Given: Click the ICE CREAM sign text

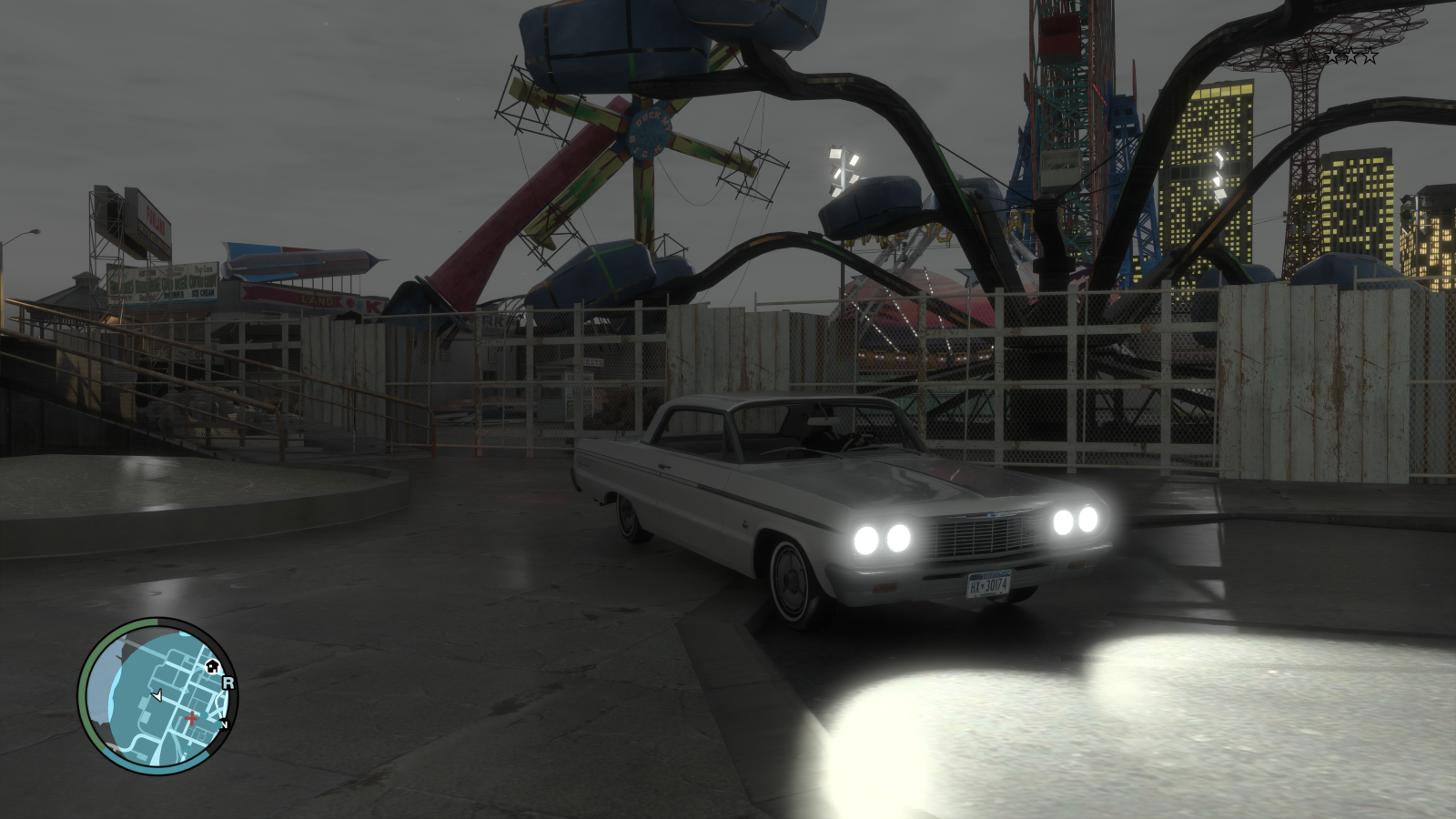Looking at the screenshot, I should point(204,294).
